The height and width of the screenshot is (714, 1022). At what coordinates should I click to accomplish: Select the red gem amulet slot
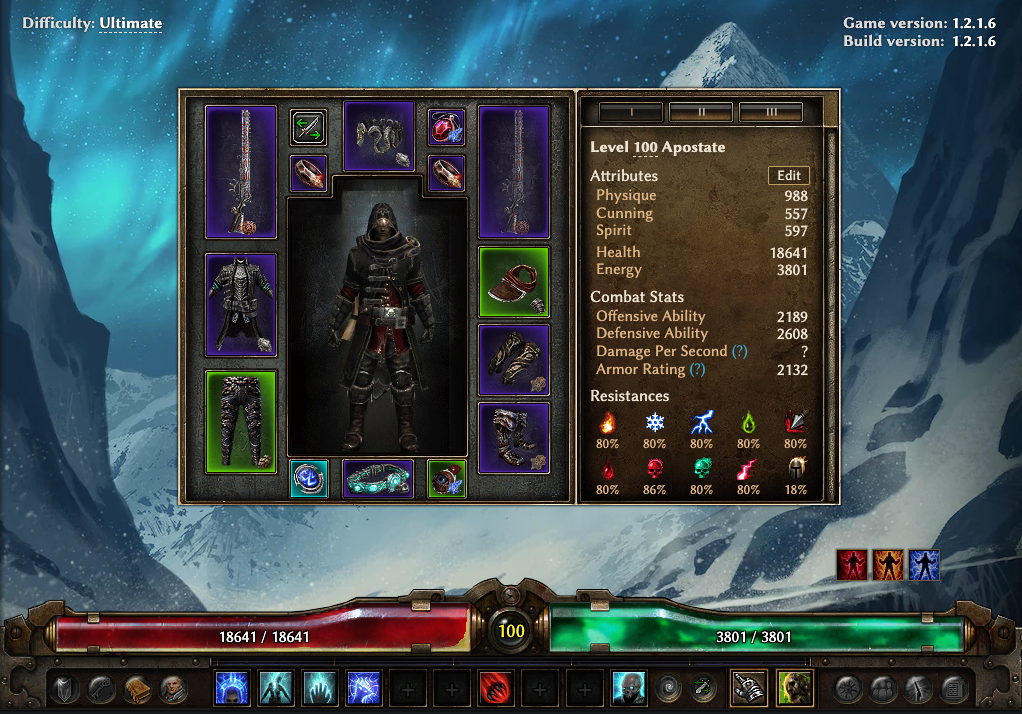pos(447,128)
